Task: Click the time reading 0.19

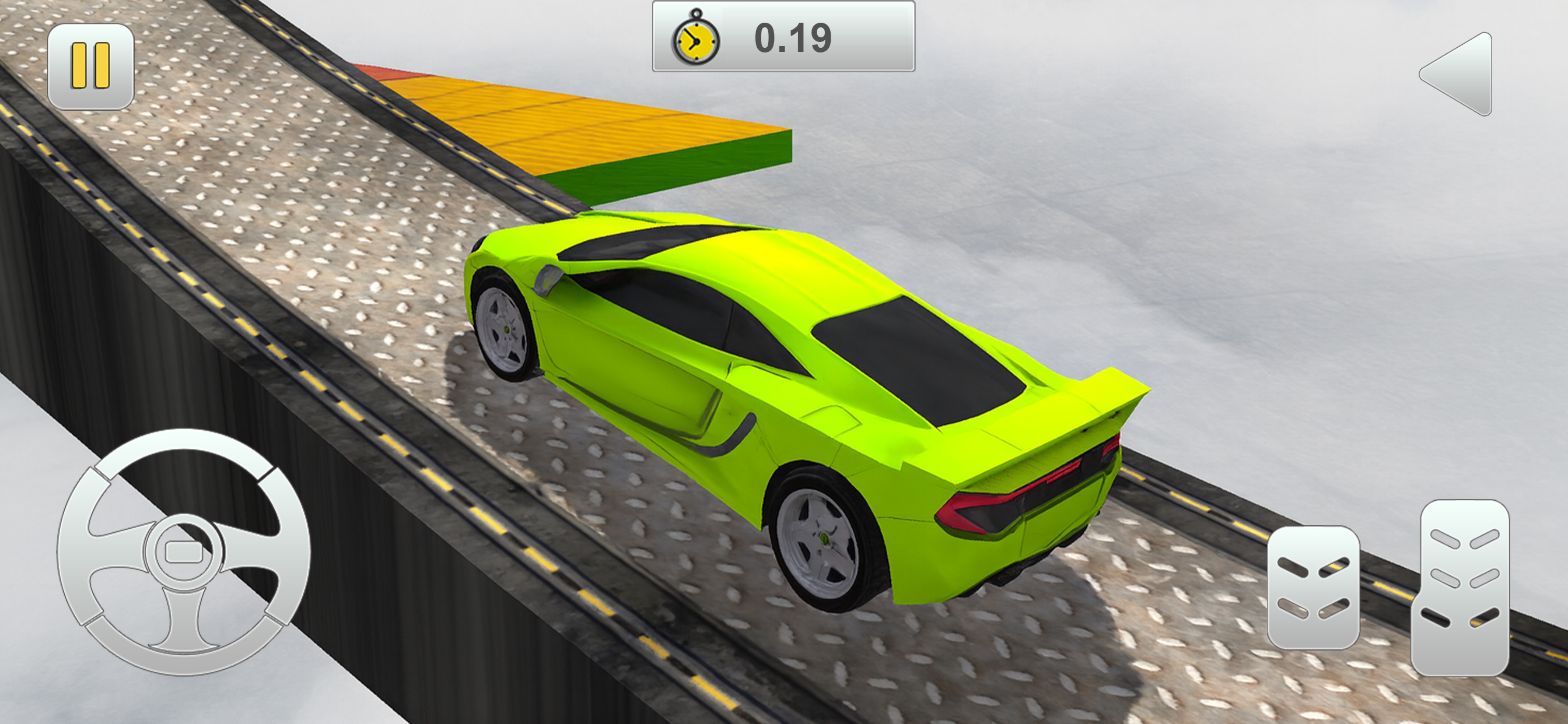Action: tap(792, 40)
